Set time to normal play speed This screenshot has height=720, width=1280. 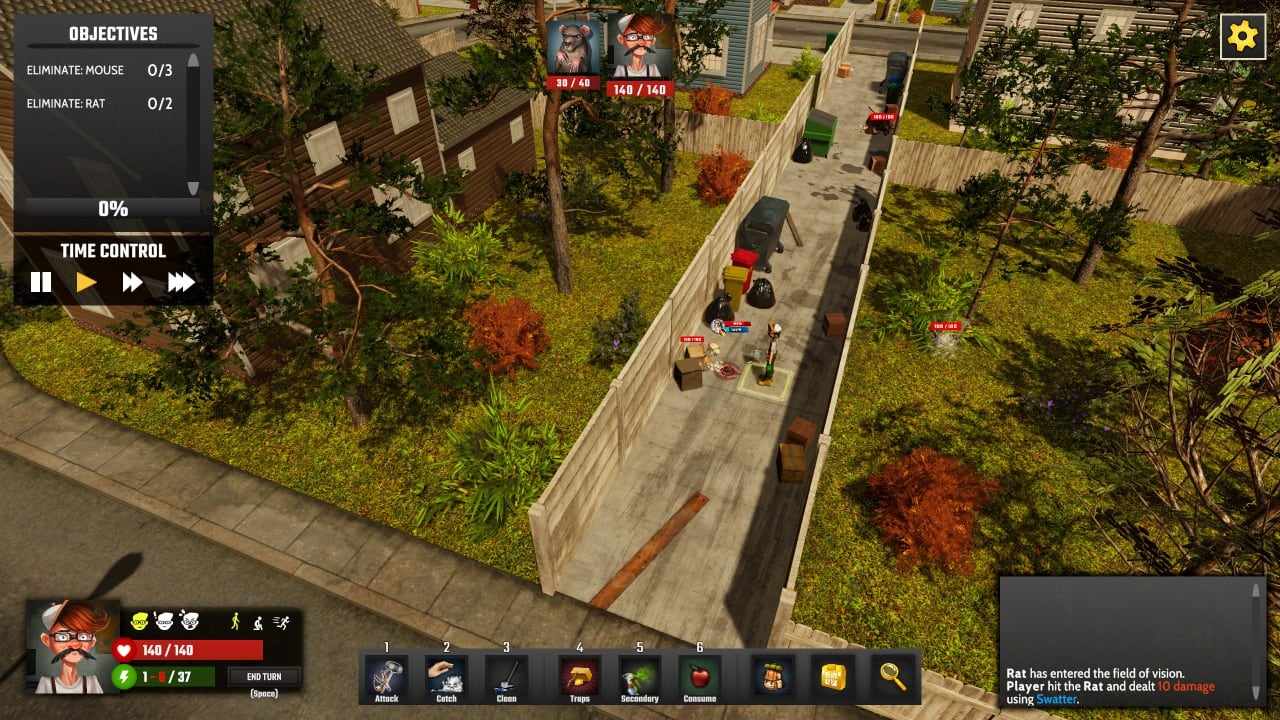87,282
